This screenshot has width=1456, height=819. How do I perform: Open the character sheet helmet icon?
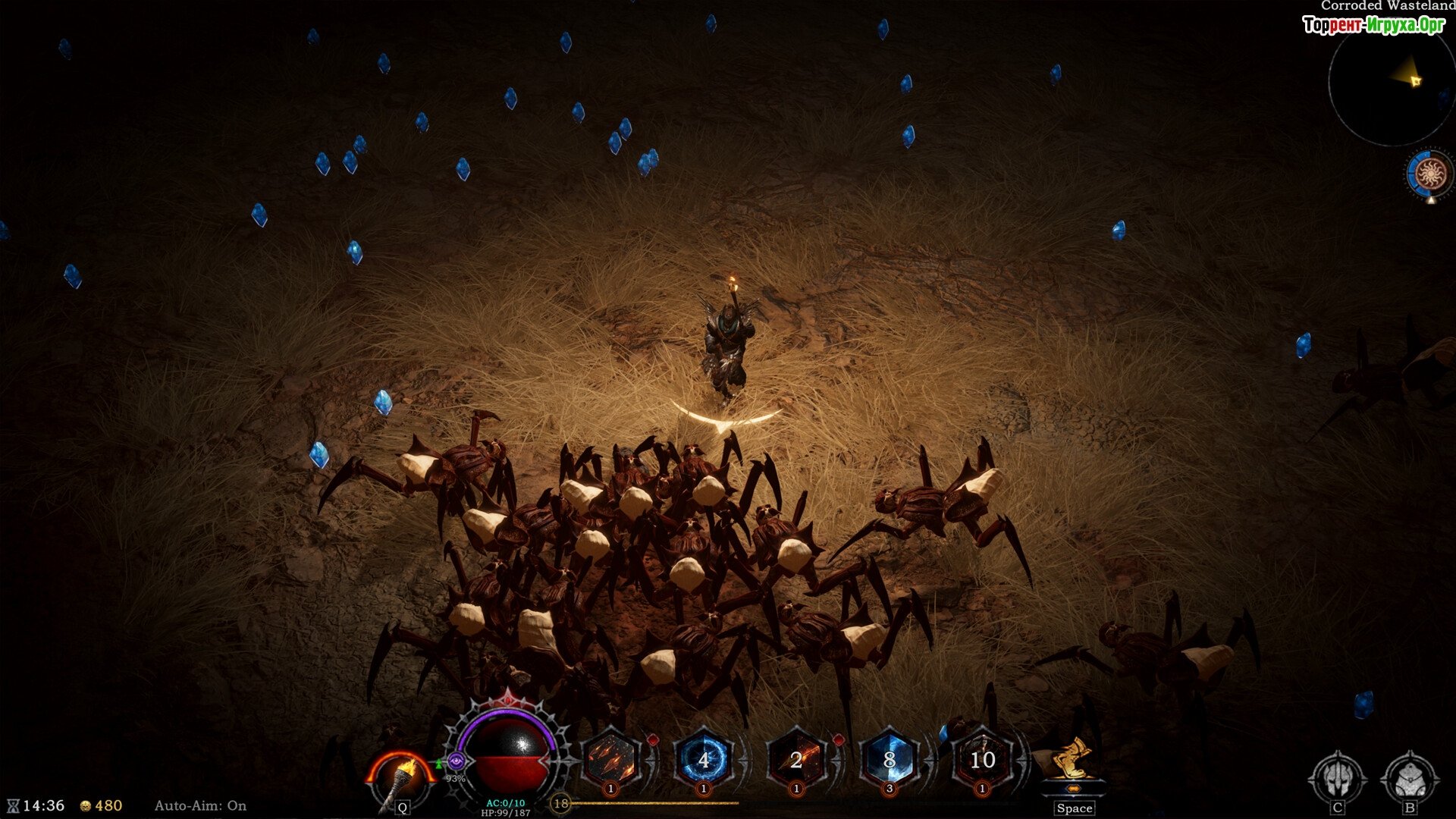coord(1338,778)
